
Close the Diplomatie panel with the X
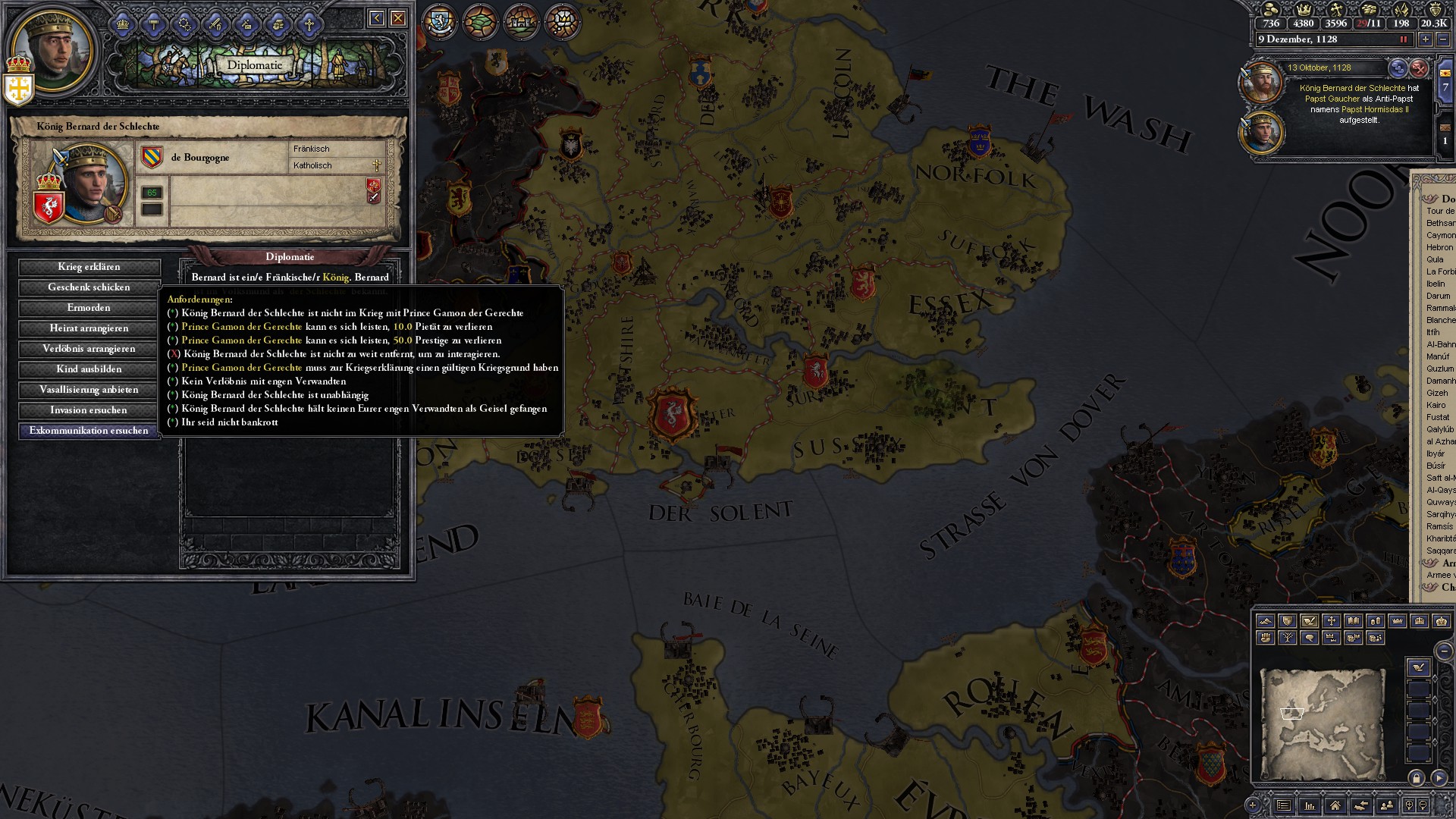(x=398, y=18)
